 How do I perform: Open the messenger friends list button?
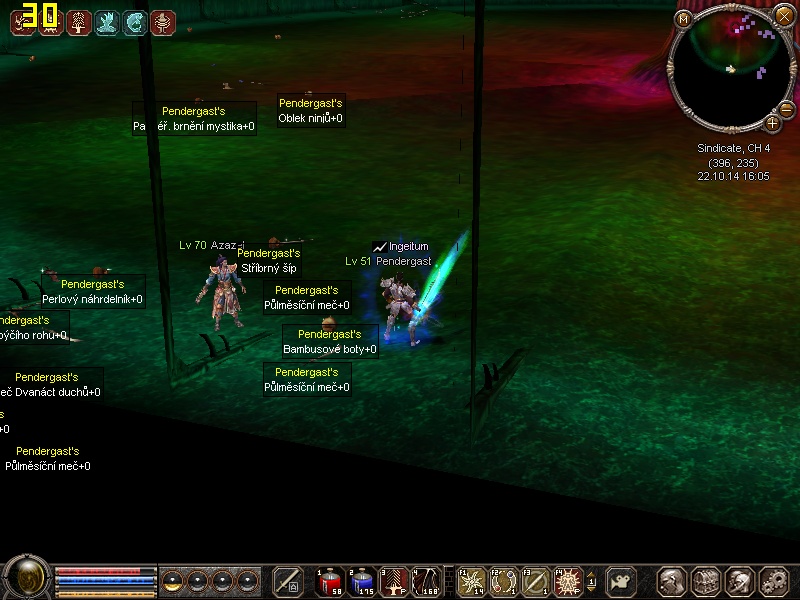[x=739, y=581]
